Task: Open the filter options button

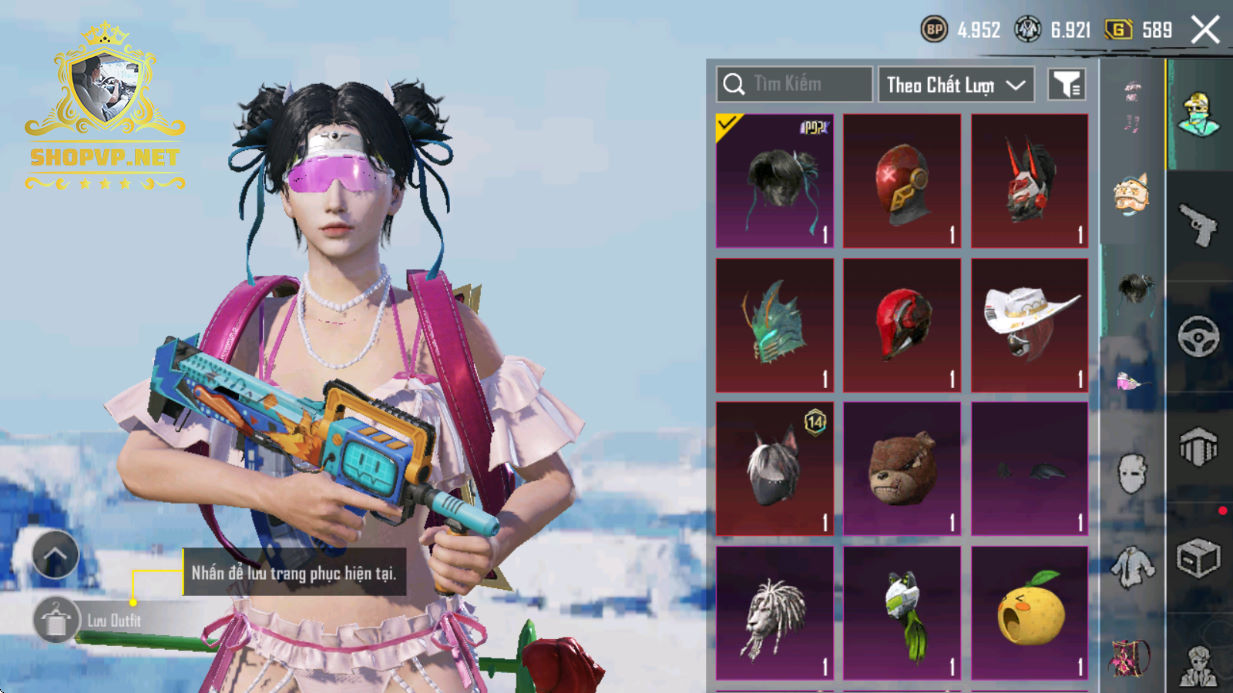Action: point(1066,85)
